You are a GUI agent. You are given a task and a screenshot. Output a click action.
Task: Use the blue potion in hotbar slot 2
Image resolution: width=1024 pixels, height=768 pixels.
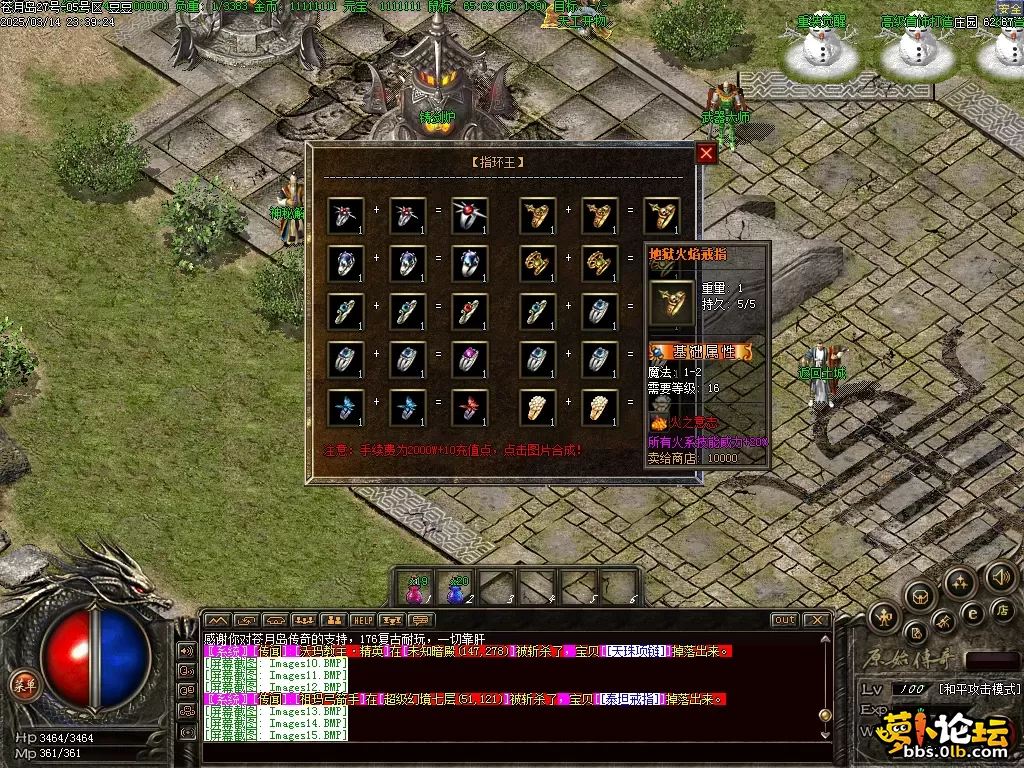(x=457, y=589)
